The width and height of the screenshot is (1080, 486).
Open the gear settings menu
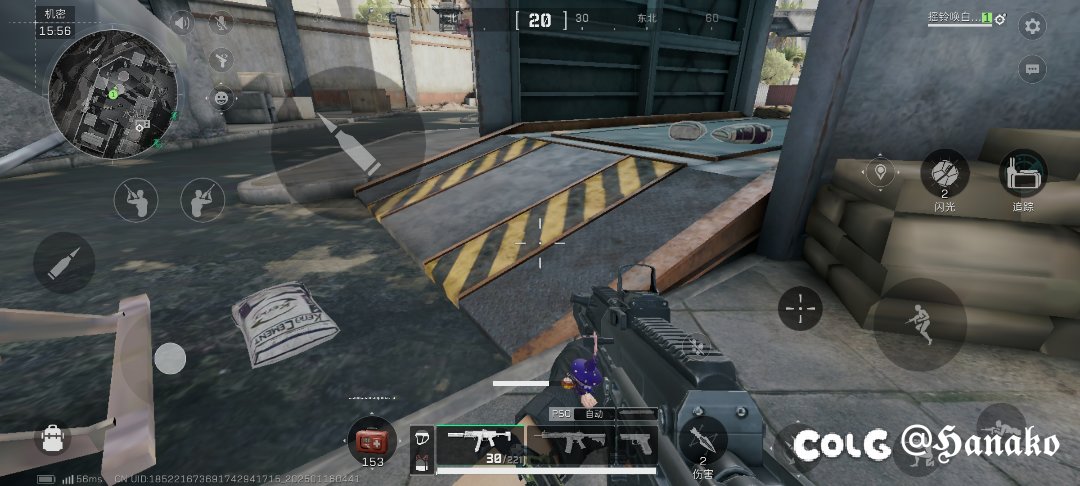pyautogui.click(x=1032, y=26)
